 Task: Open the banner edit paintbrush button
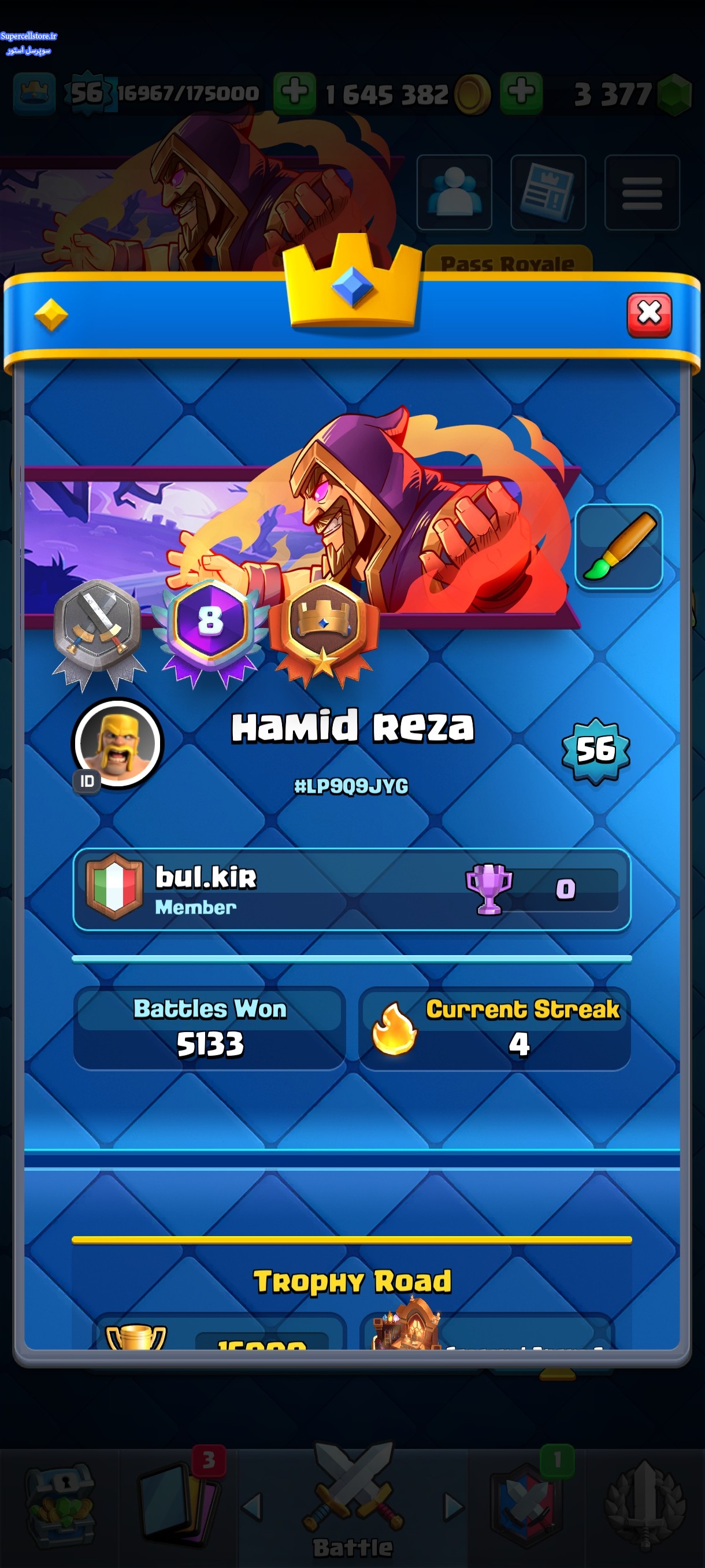(618, 546)
